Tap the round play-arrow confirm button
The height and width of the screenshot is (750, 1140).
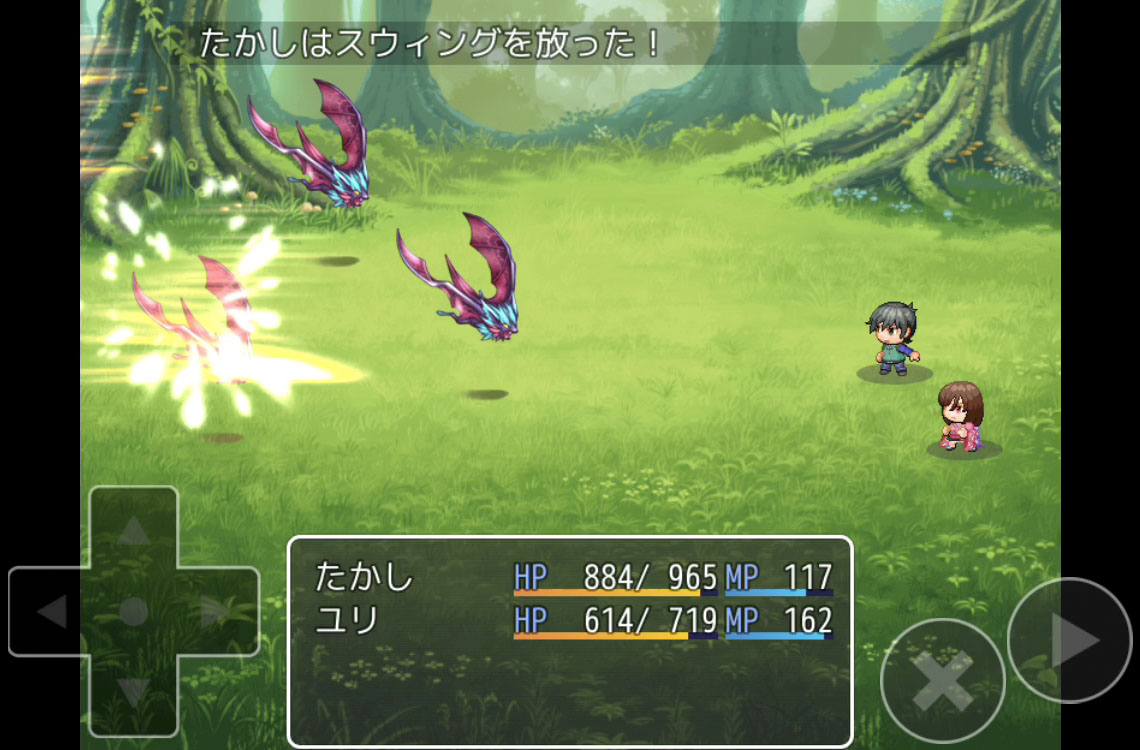pos(1070,641)
